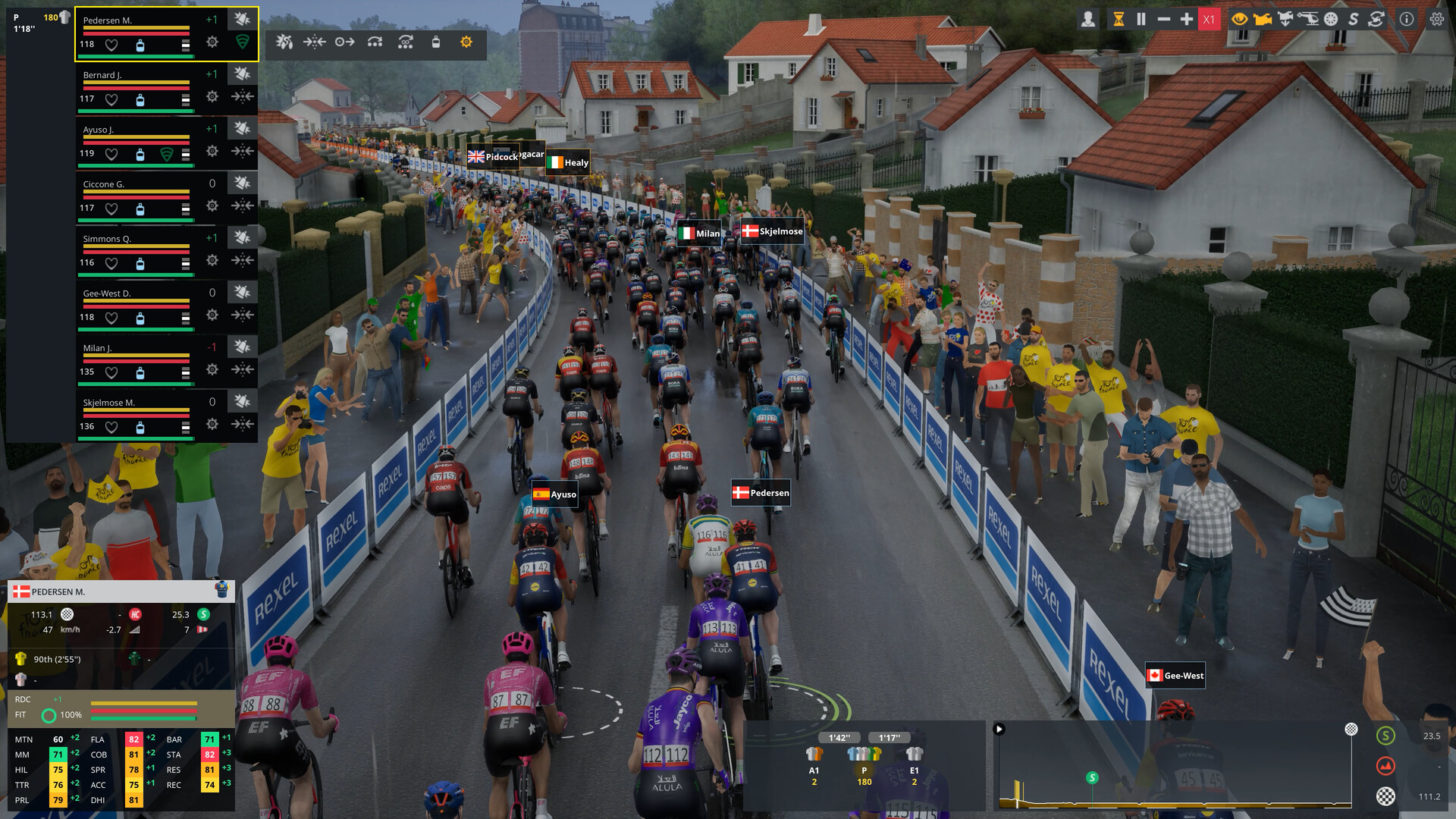Pause the race simulation
This screenshot has height=819, width=1456.
[1140, 19]
